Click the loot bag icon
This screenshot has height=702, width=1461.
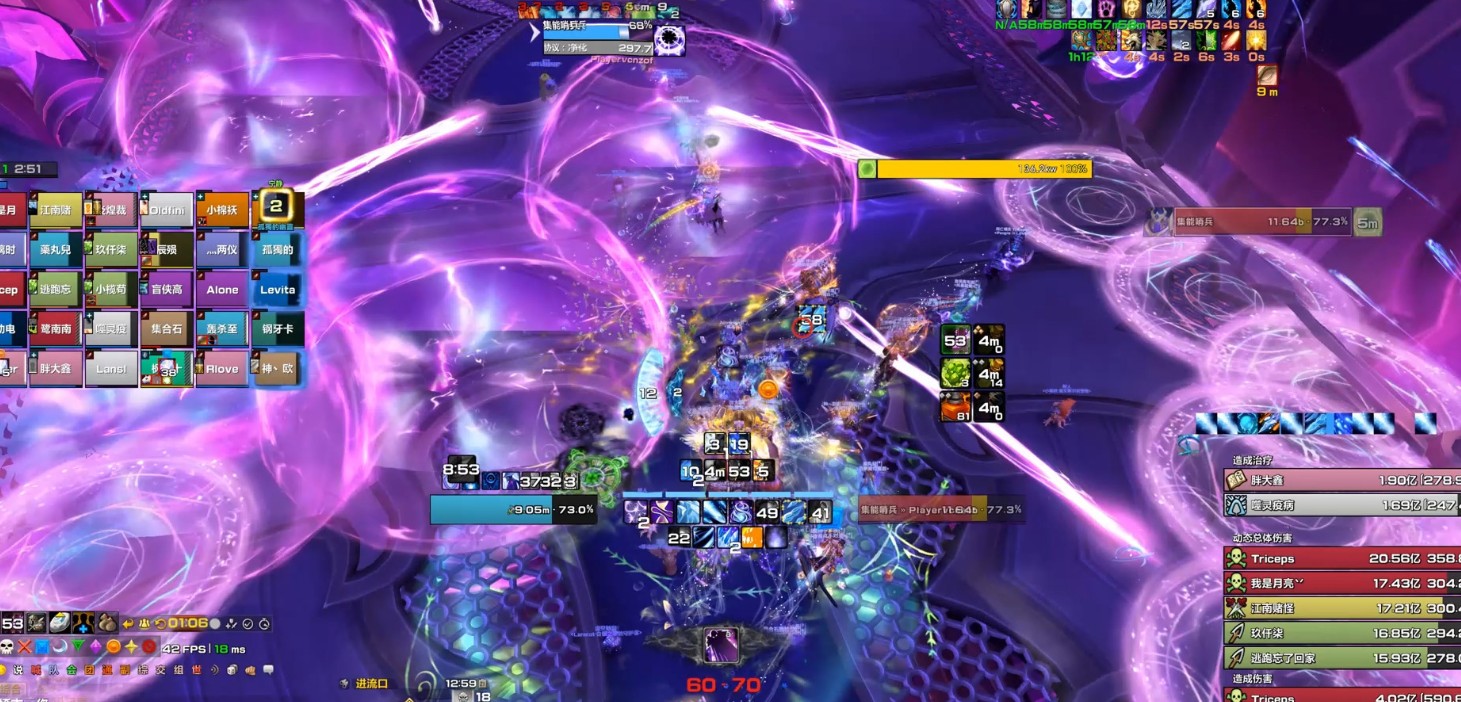click(x=108, y=622)
